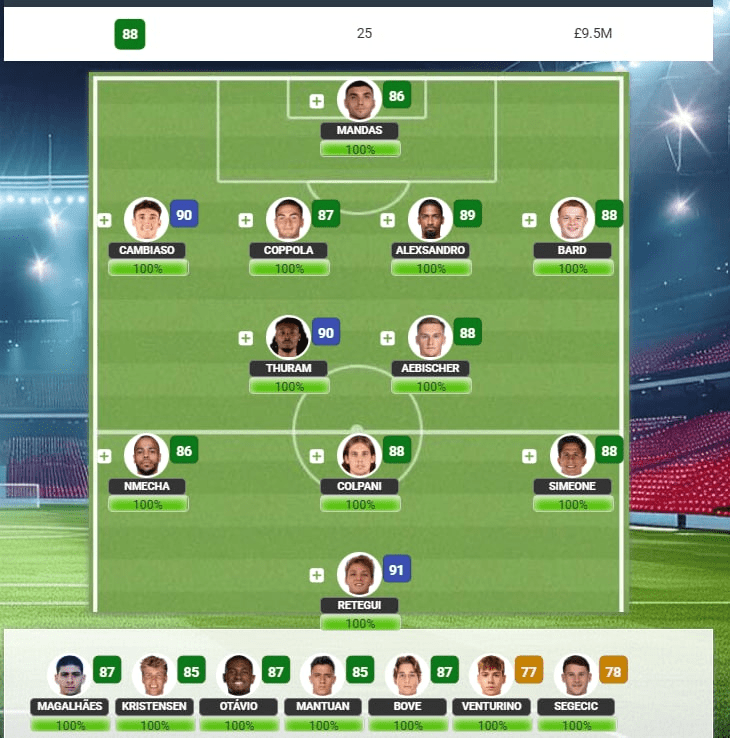Select Aebischer in midfield
Image resolution: width=730 pixels, height=738 pixels.
pyautogui.click(x=430, y=337)
